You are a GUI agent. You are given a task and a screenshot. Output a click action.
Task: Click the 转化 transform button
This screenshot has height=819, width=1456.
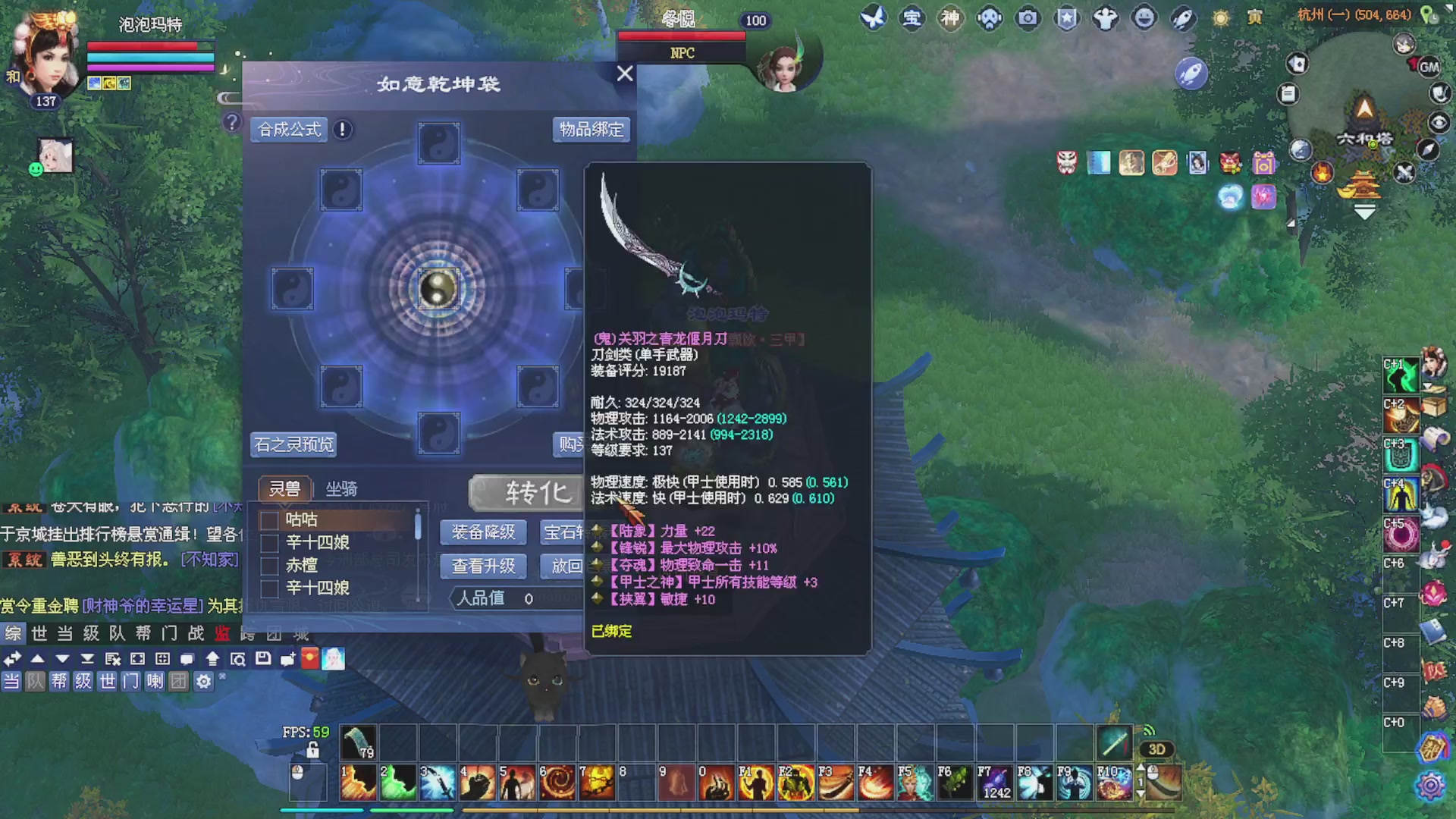point(531,493)
